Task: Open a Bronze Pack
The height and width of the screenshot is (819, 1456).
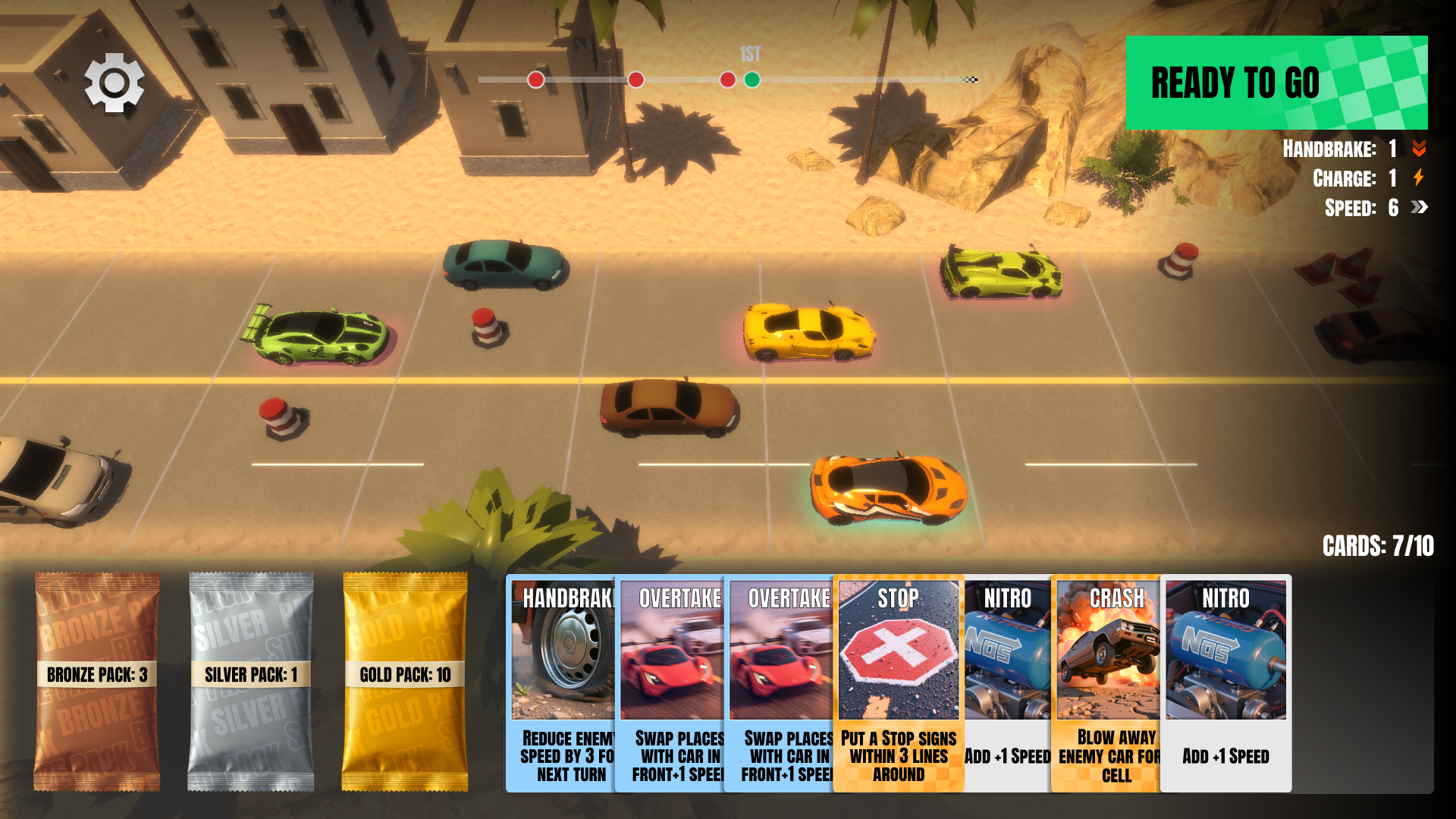Action: (97, 681)
